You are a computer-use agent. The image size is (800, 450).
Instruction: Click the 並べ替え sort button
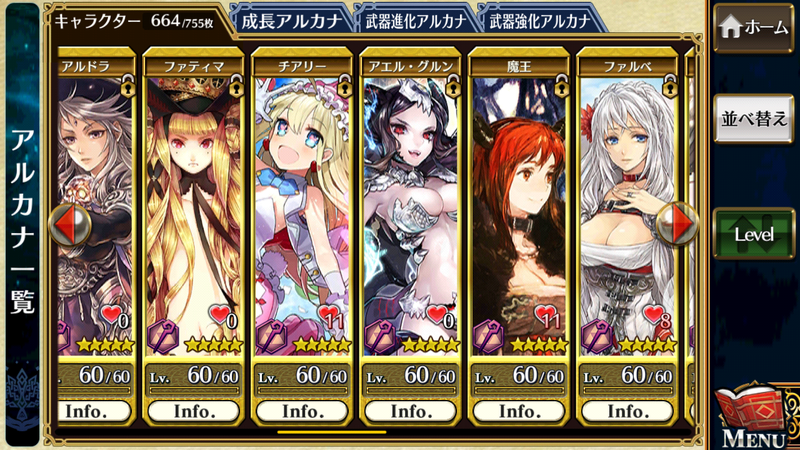(753, 119)
